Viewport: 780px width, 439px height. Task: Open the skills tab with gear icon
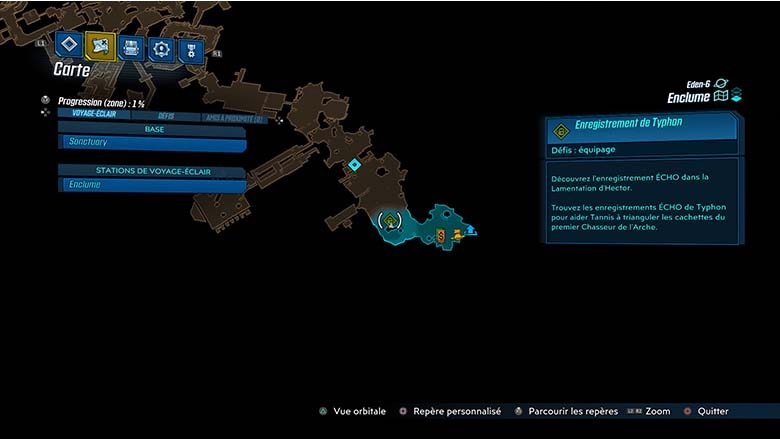tap(161, 48)
